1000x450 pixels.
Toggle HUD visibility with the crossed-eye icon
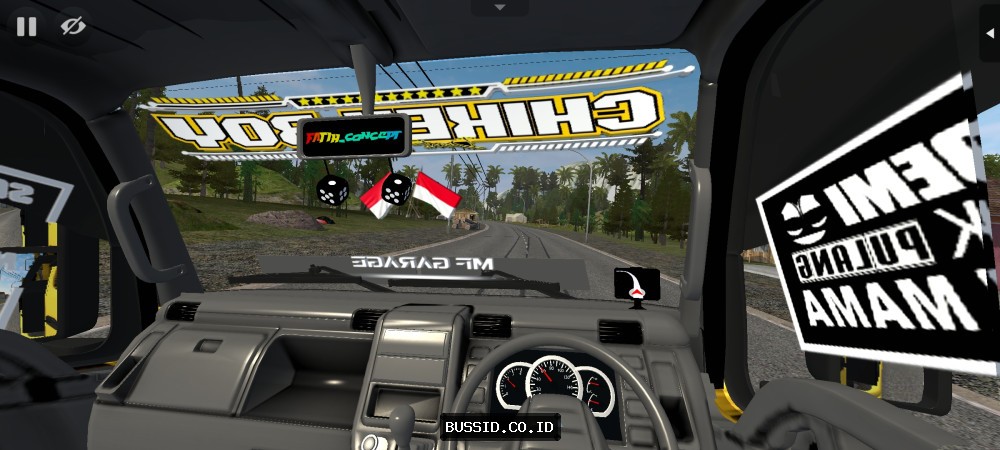point(72,26)
